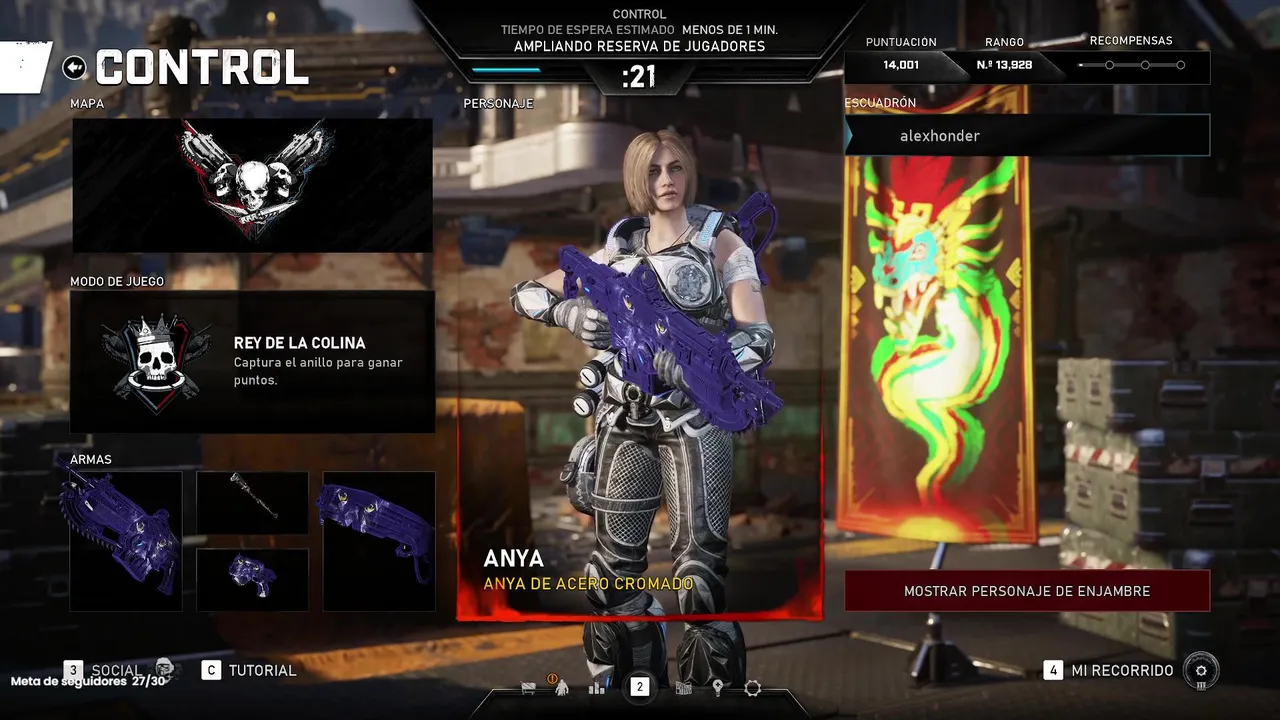The image size is (1280, 720).
Task: Click Mostrar Personaje de Enjambre button
Action: [x=1027, y=591]
